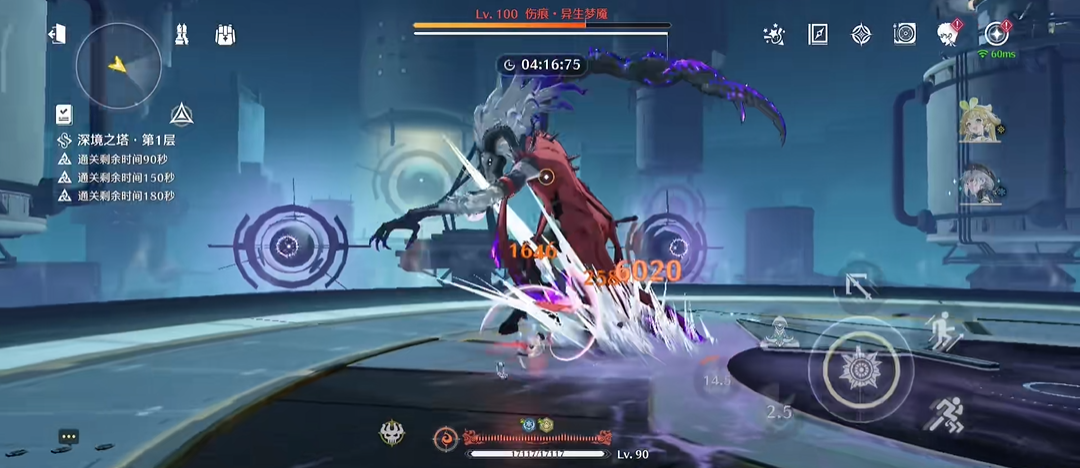Open the circular disc icon
Viewport: 1080px width, 468px height.
click(904, 35)
